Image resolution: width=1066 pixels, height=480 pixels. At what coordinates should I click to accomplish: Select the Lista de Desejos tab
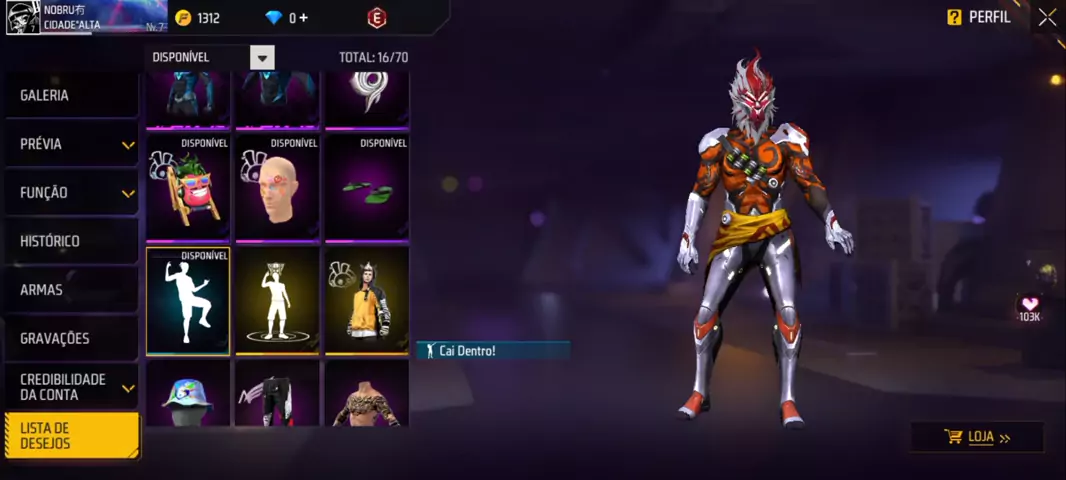pos(72,436)
